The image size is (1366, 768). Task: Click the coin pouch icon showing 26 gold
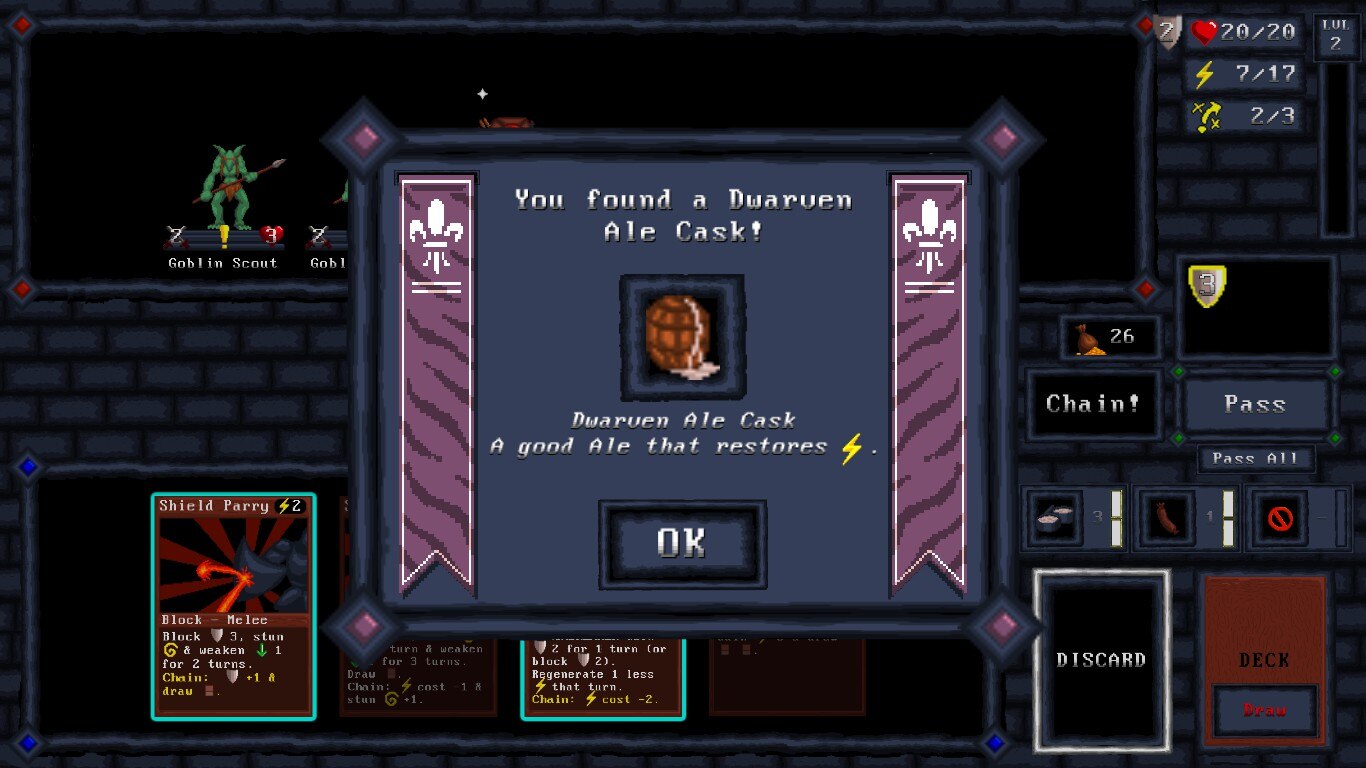(x=1089, y=337)
